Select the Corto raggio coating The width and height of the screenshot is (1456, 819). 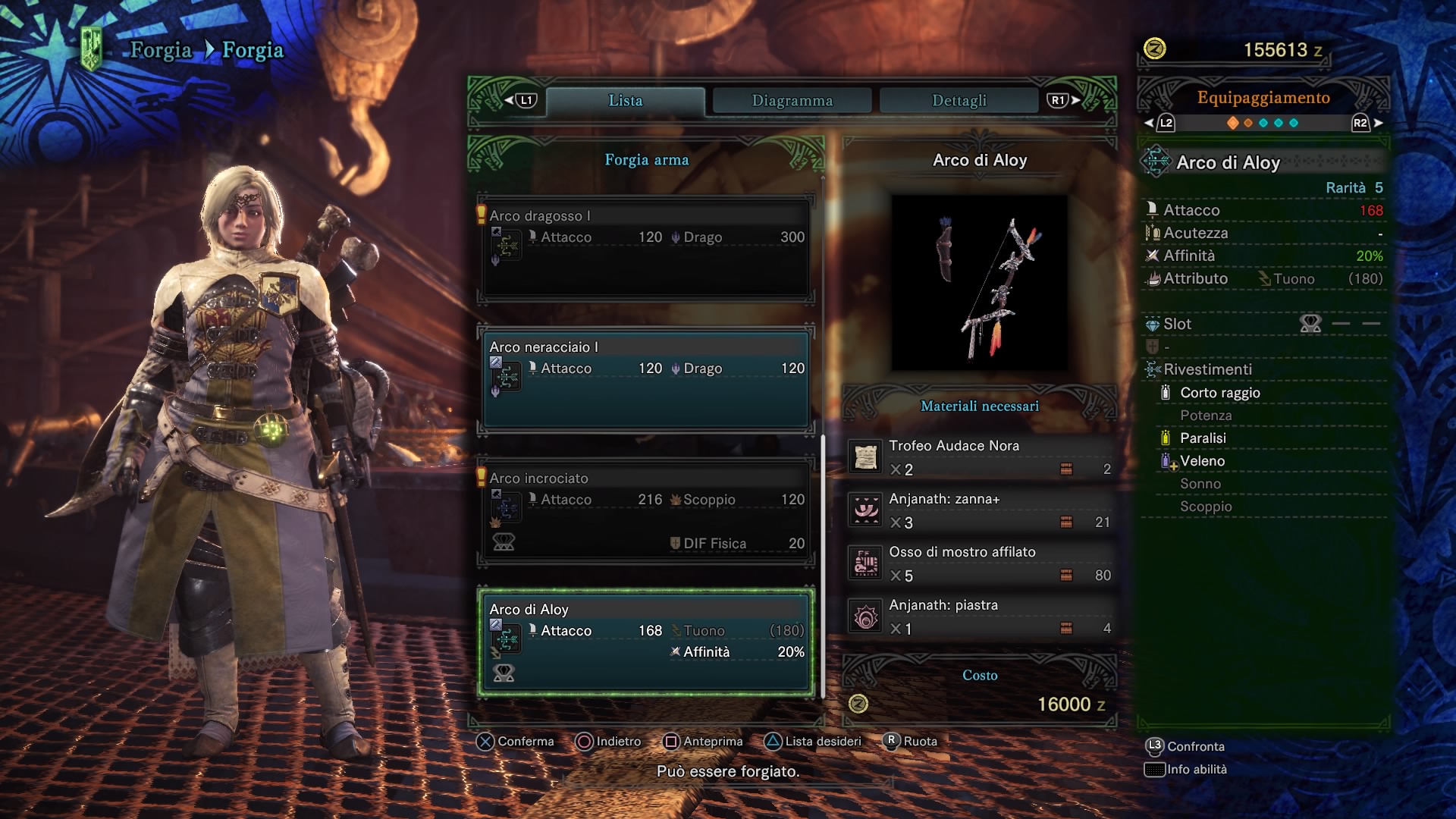point(1219,393)
